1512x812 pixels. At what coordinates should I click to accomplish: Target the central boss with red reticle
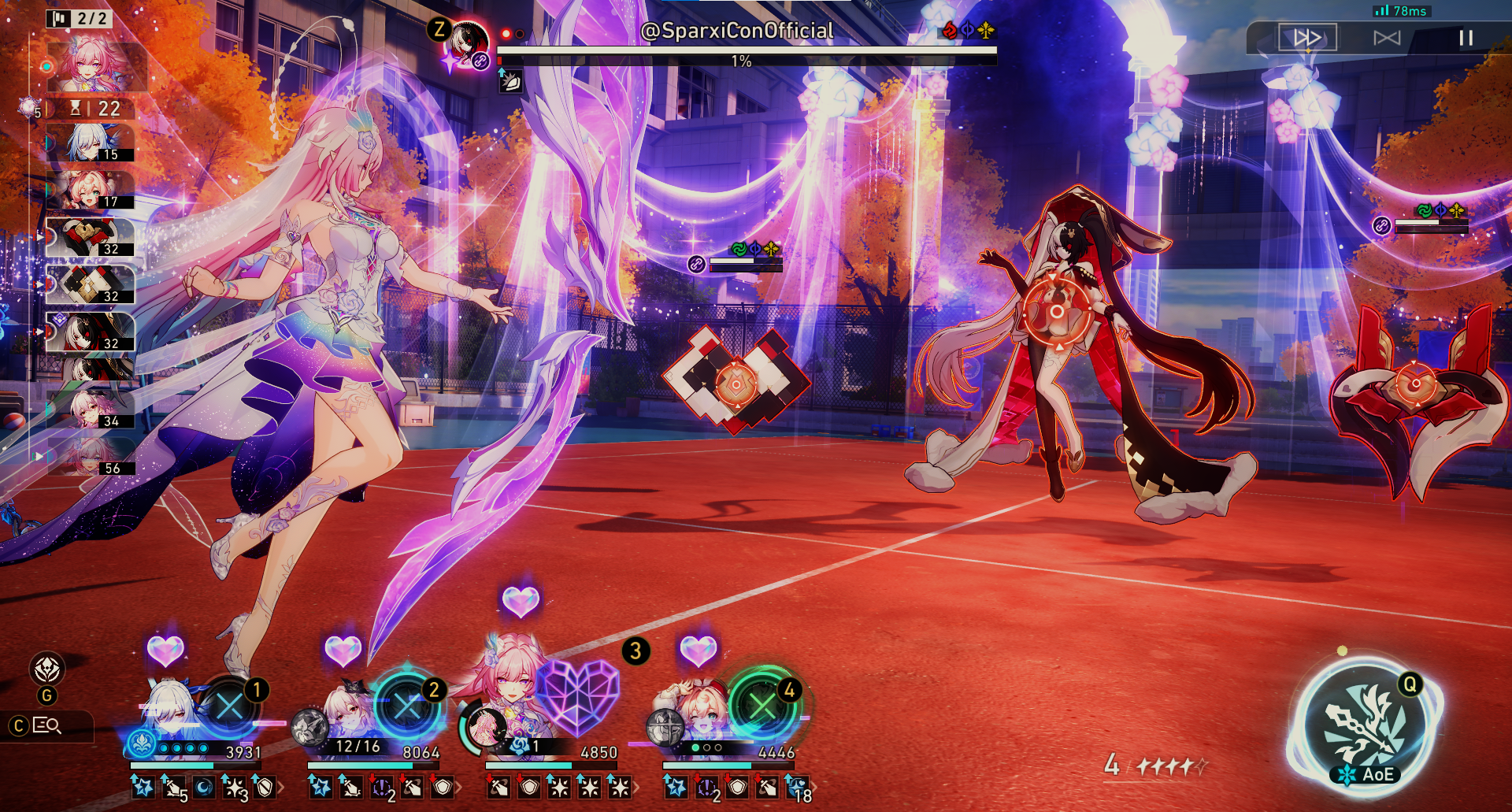1055,311
